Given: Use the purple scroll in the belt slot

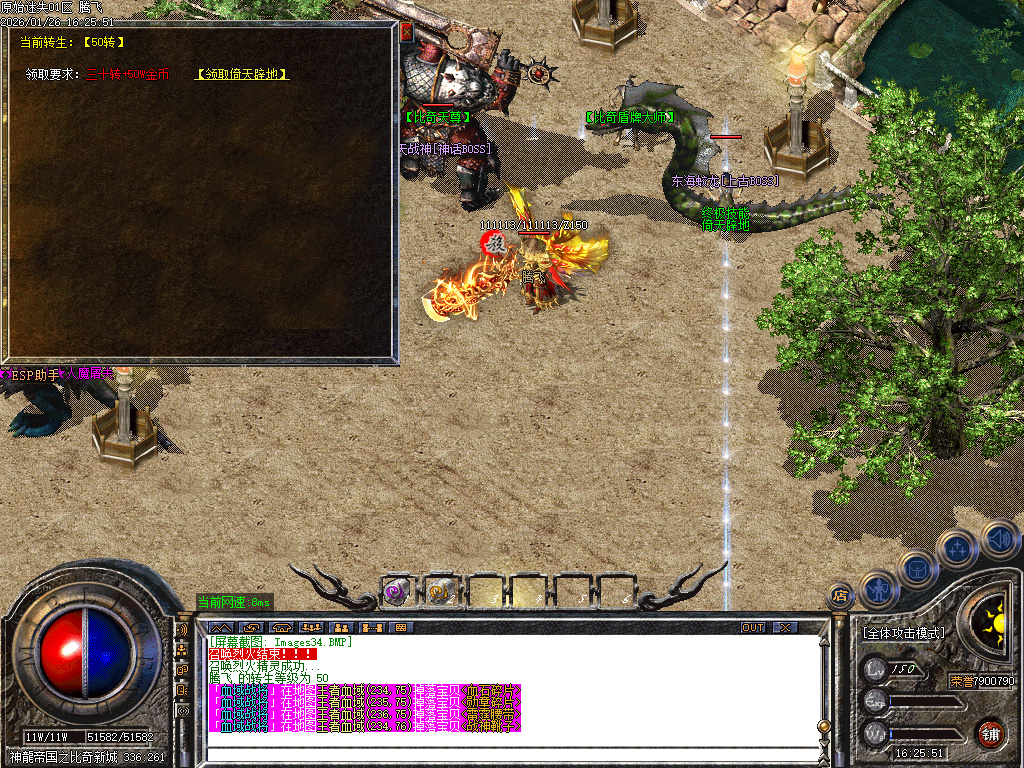Looking at the screenshot, I should tap(397, 592).
